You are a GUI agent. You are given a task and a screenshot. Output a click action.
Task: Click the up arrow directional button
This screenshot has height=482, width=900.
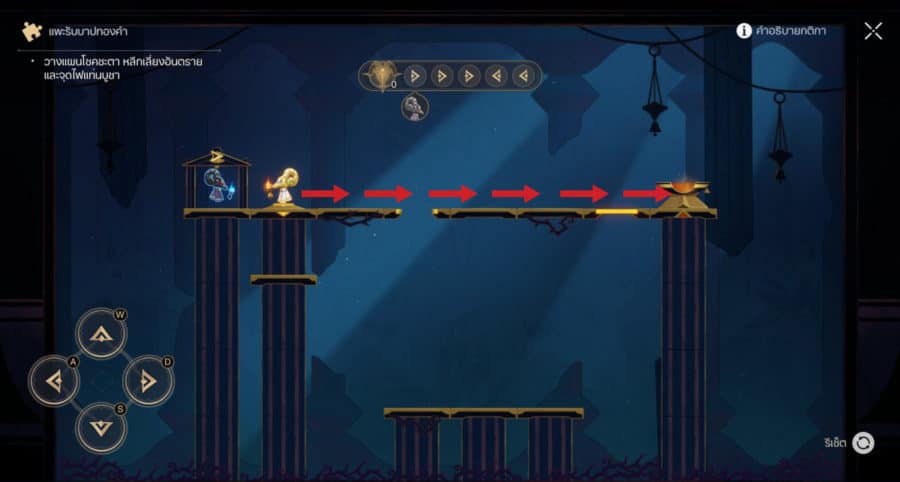pyautogui.click(x=100, y=335)
